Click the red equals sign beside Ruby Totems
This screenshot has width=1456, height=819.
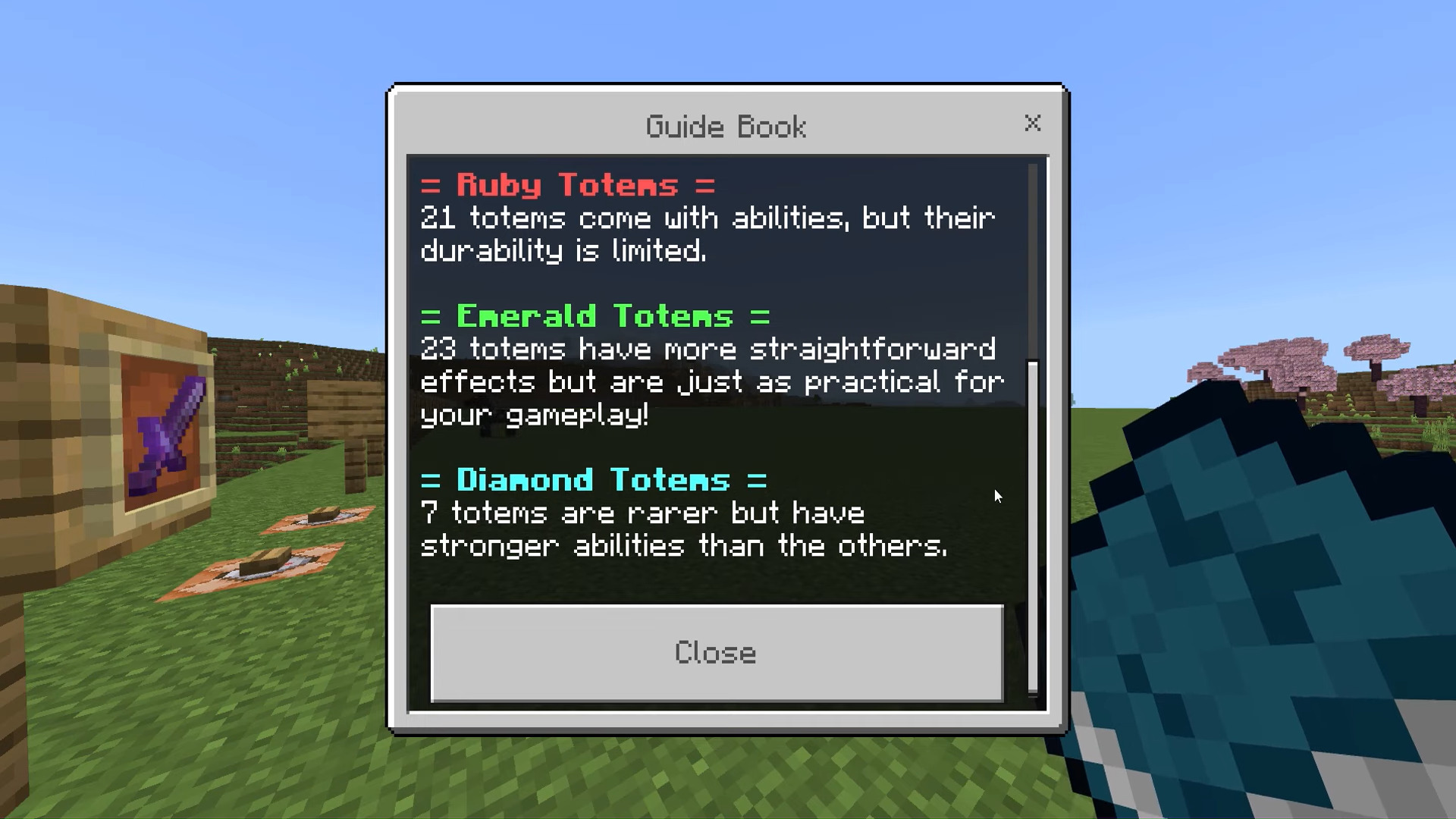[x=432, y=184]
